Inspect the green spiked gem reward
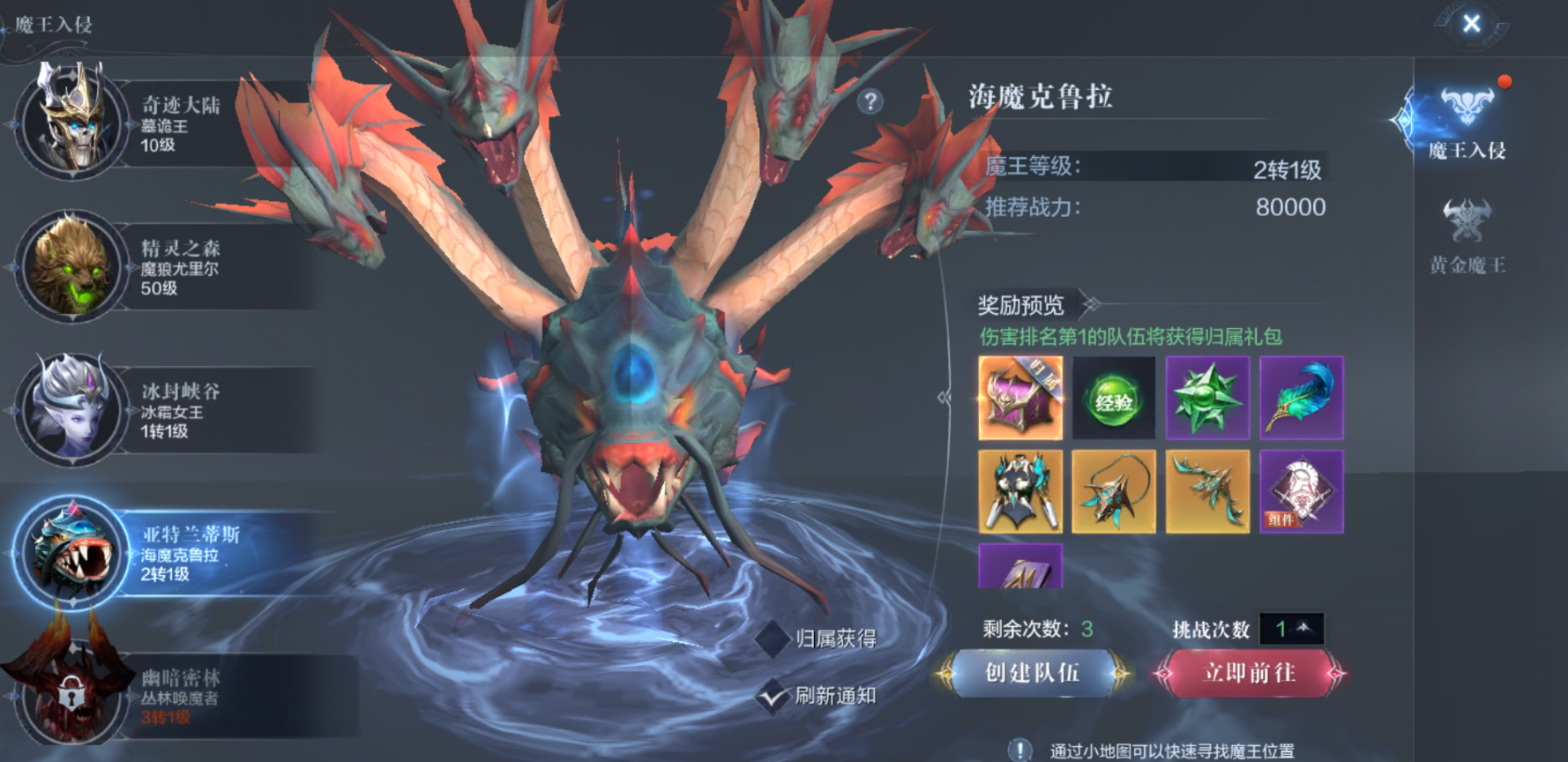The image size is (1568, 762). tap(1207, 398)
